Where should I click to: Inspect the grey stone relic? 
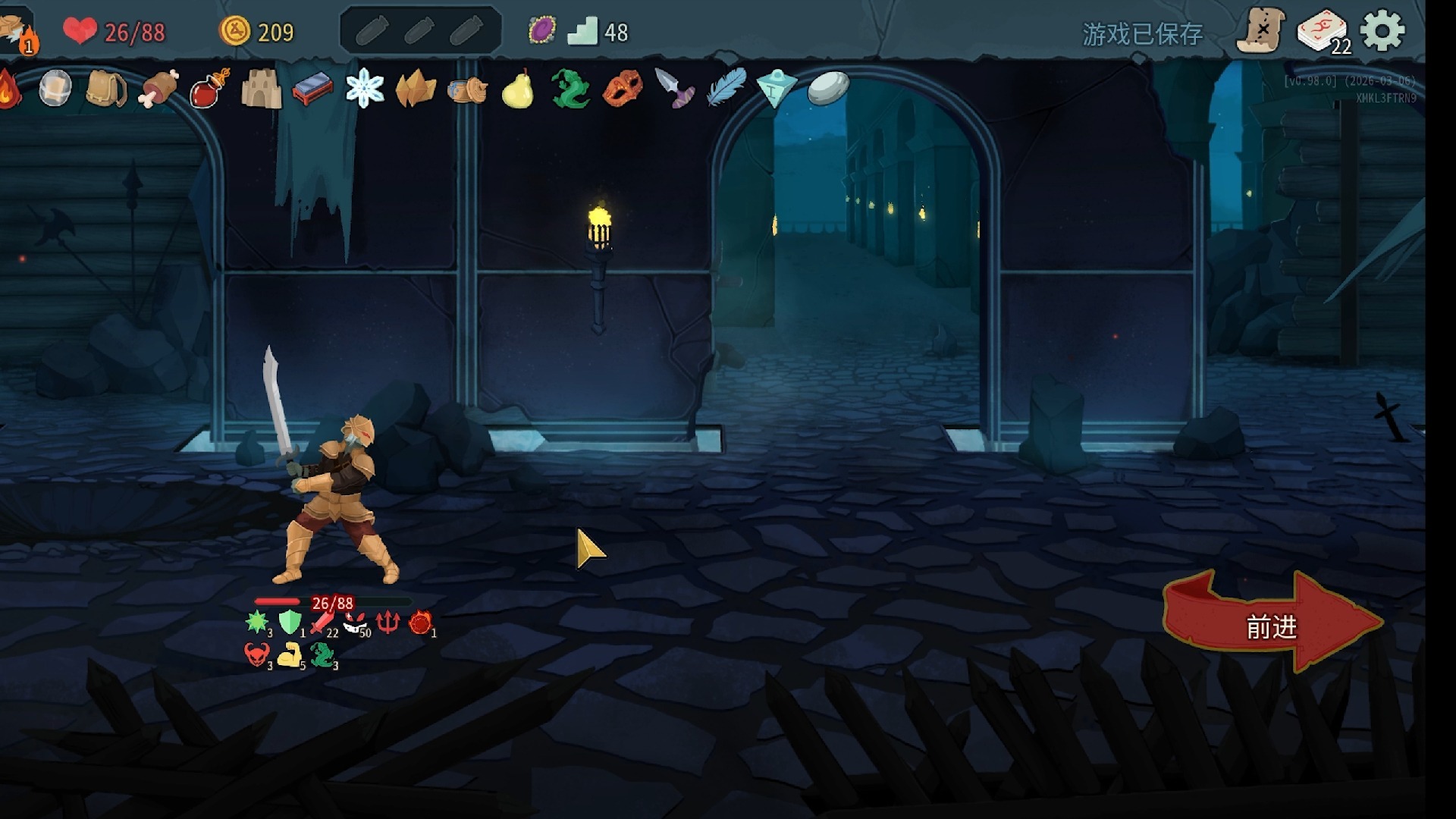click(x=828, y=88)
